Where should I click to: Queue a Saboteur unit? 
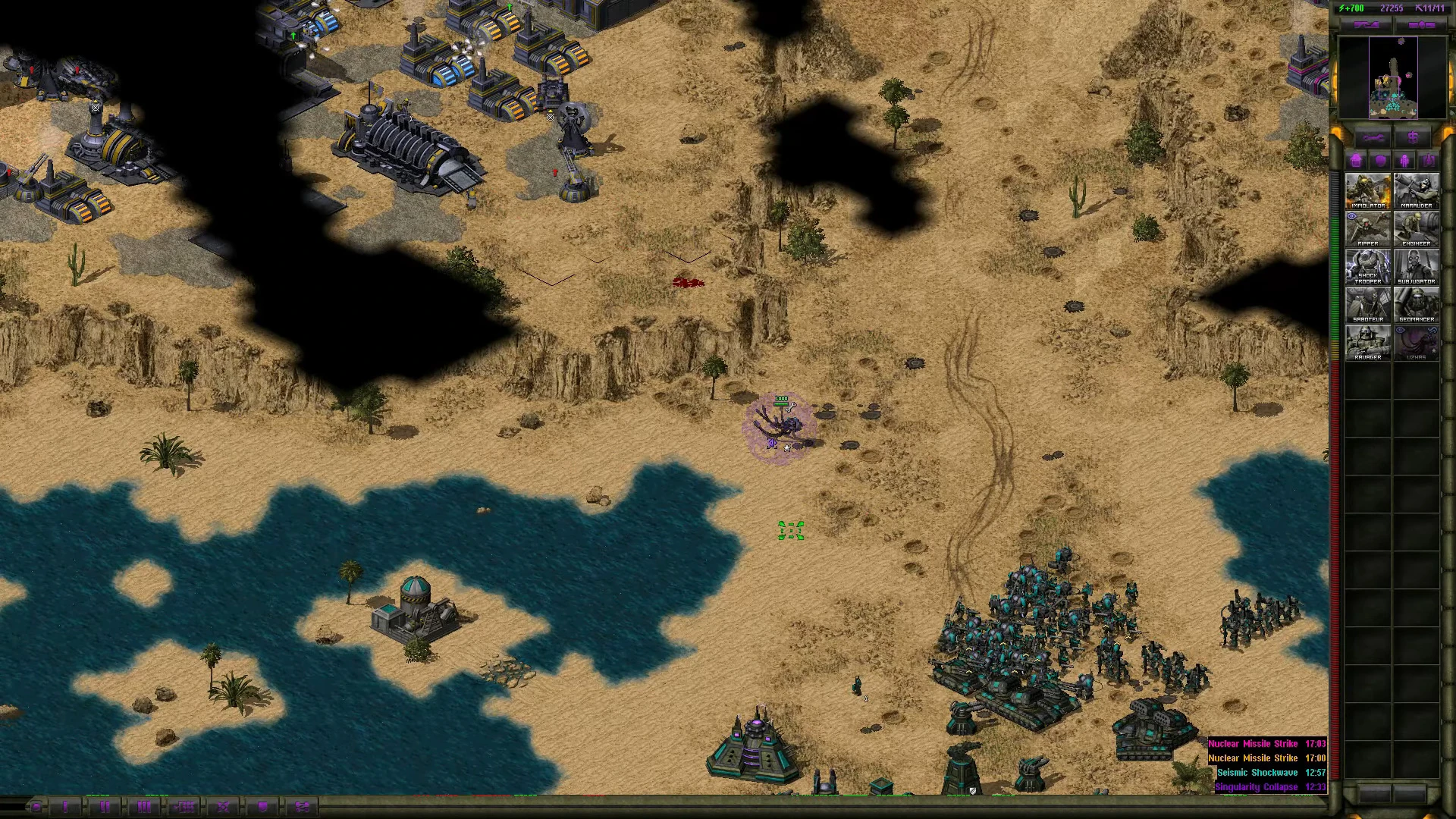tap(1368, 304)
